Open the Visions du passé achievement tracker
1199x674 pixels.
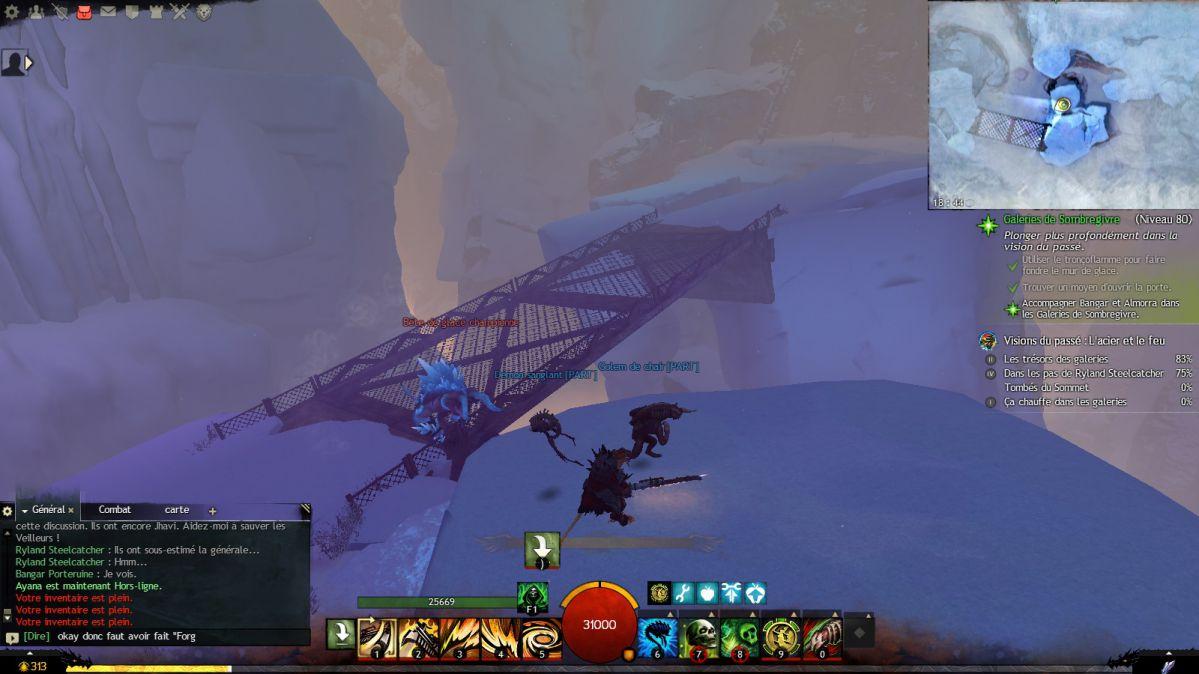click(x=1077, y=341)
